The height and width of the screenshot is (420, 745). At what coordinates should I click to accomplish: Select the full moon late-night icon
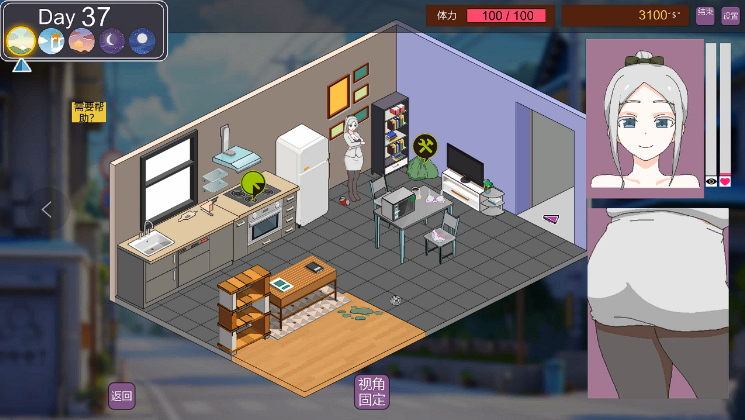click(143, 40)
